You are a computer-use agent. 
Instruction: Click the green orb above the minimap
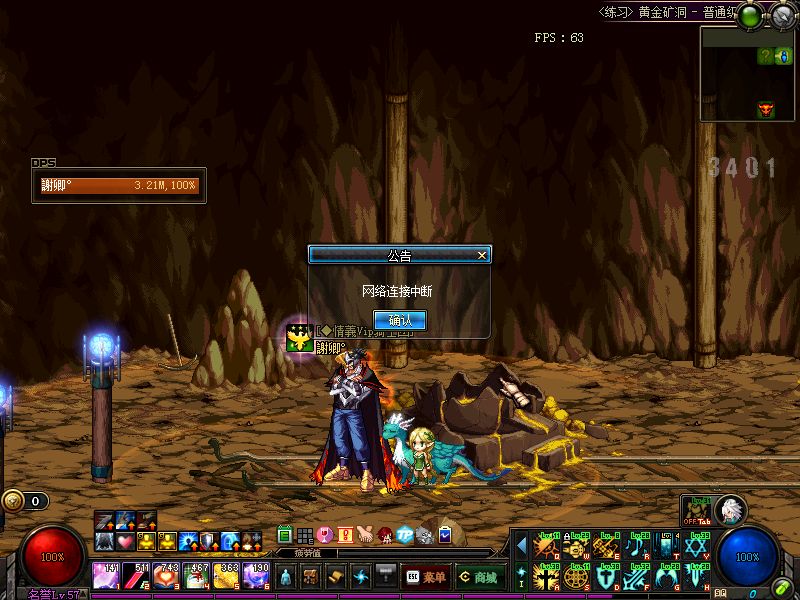coord(752,15)
